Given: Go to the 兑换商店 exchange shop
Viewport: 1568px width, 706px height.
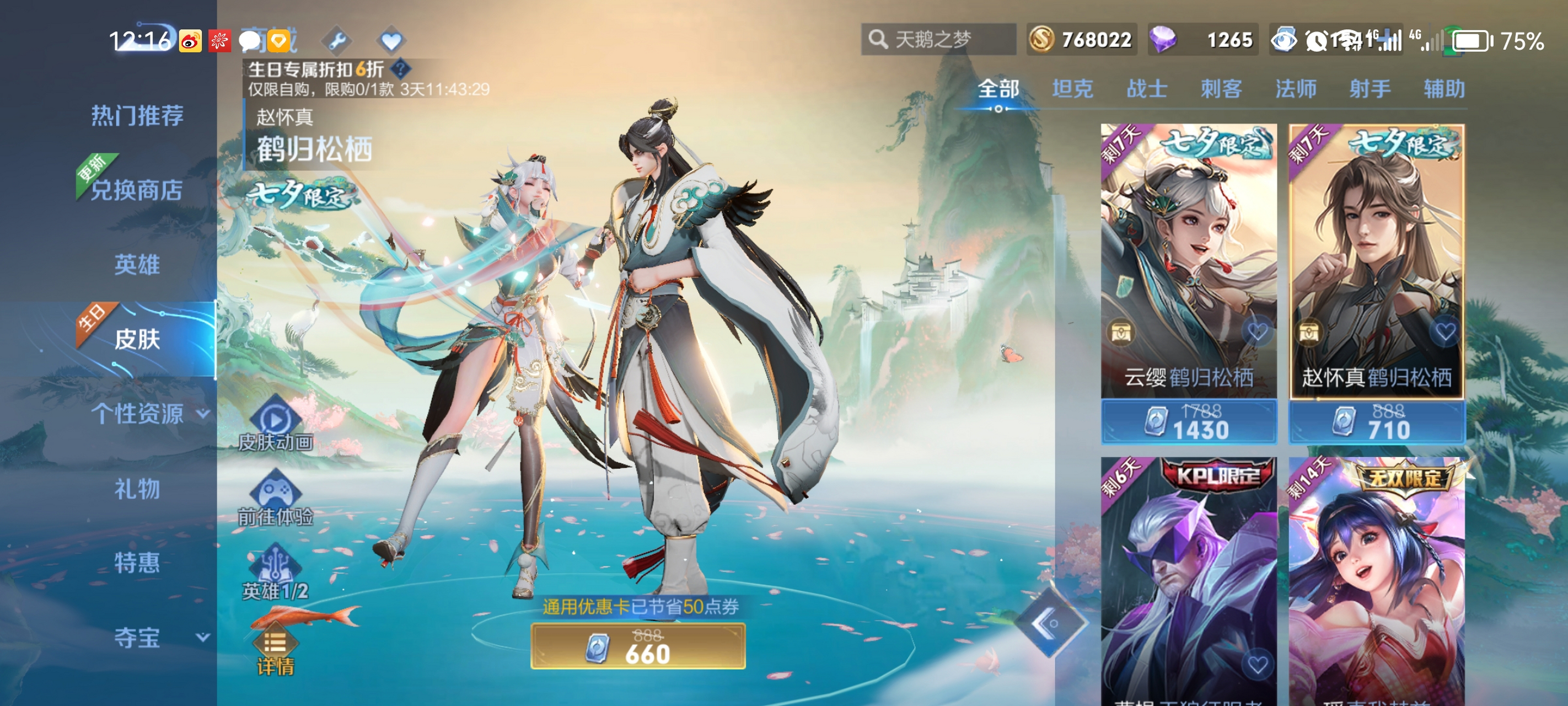Looking at the screenshot, I should pos(137,190).
